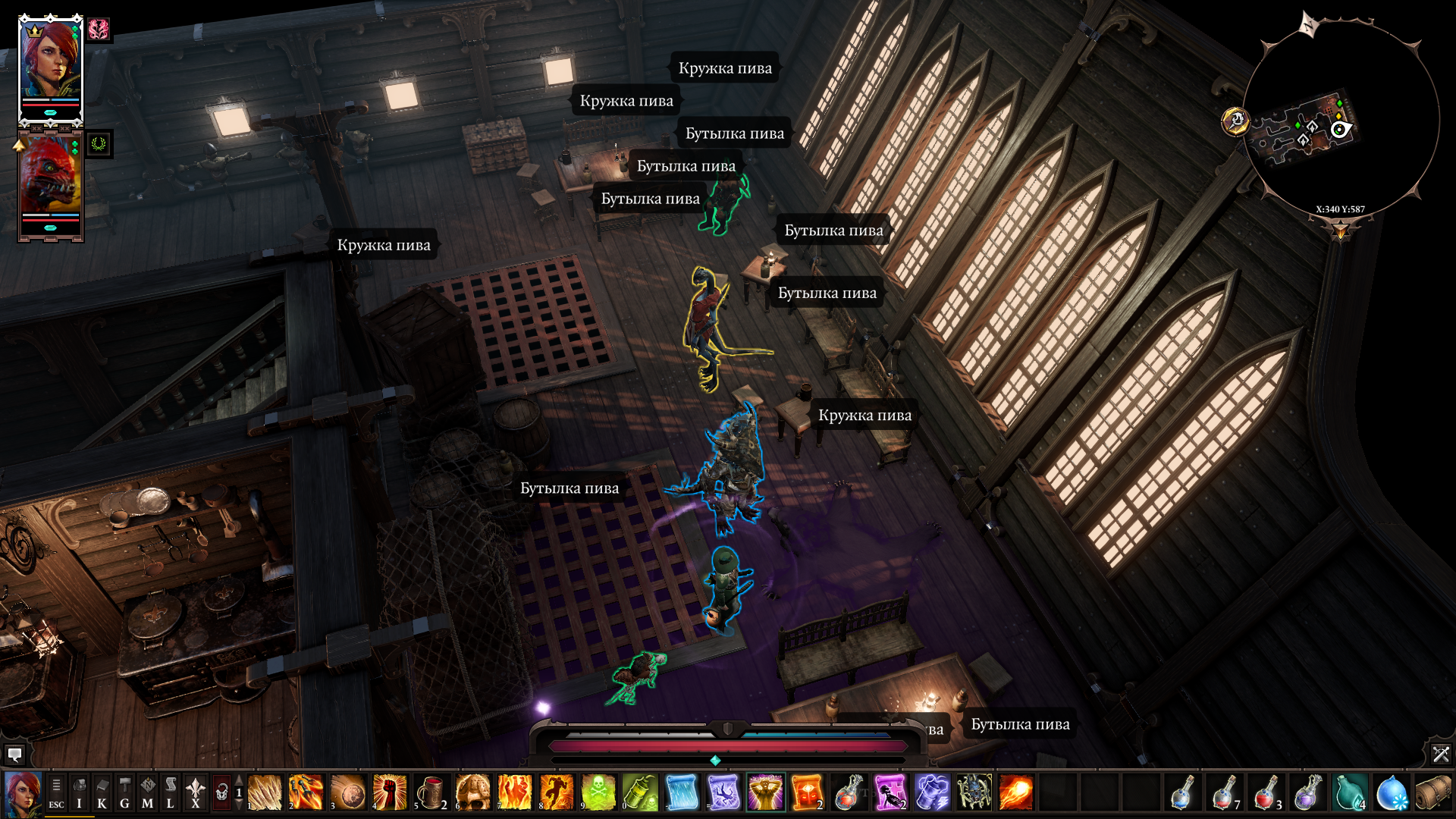Click the crossed swords combat toggle
1456x819 pixels.
click(1441, 754)
